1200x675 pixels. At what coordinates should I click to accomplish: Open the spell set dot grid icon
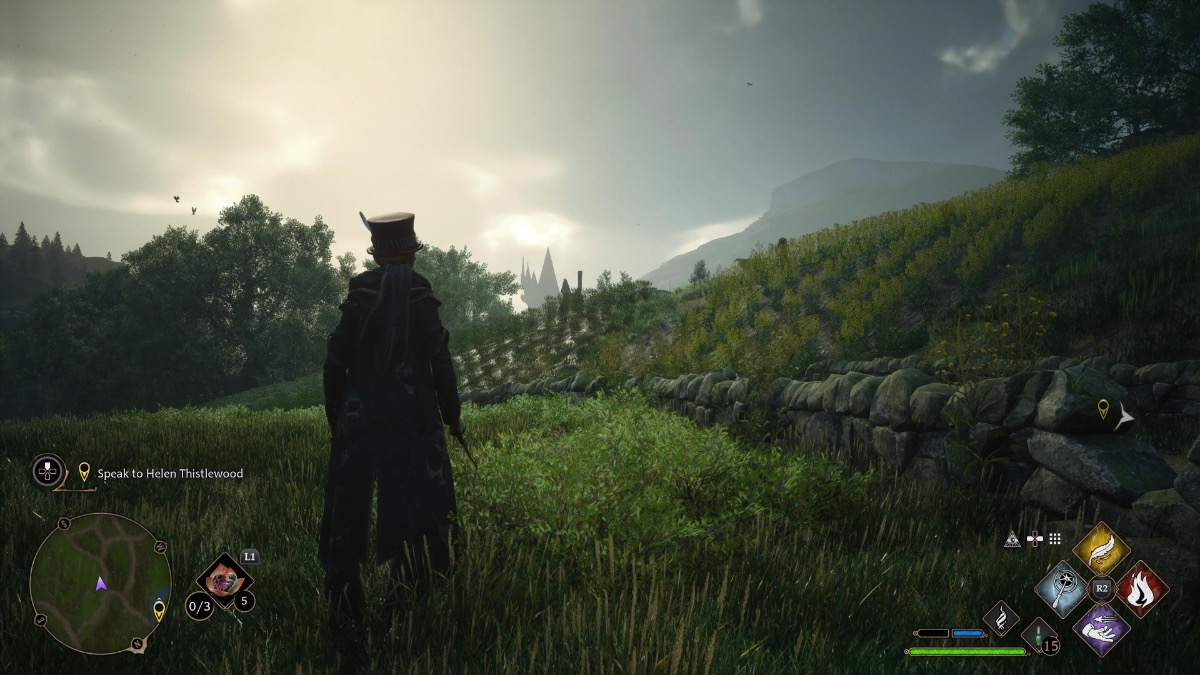pos(1055,539)
